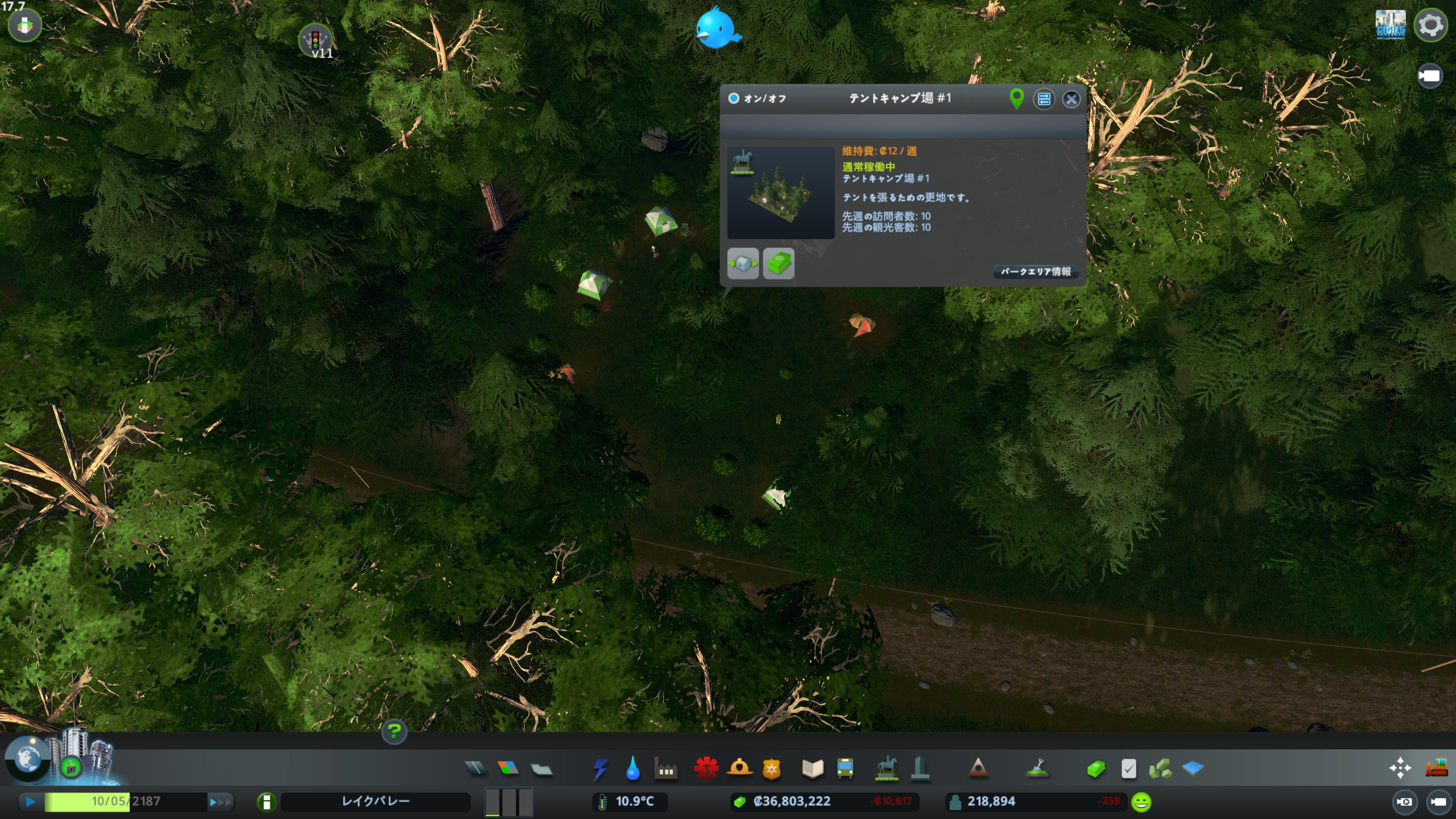Image resolution: width=1456 pixels, height=819 pixels.
Task: Click the green money budget button in panel
Action: (x=778, y=264)
